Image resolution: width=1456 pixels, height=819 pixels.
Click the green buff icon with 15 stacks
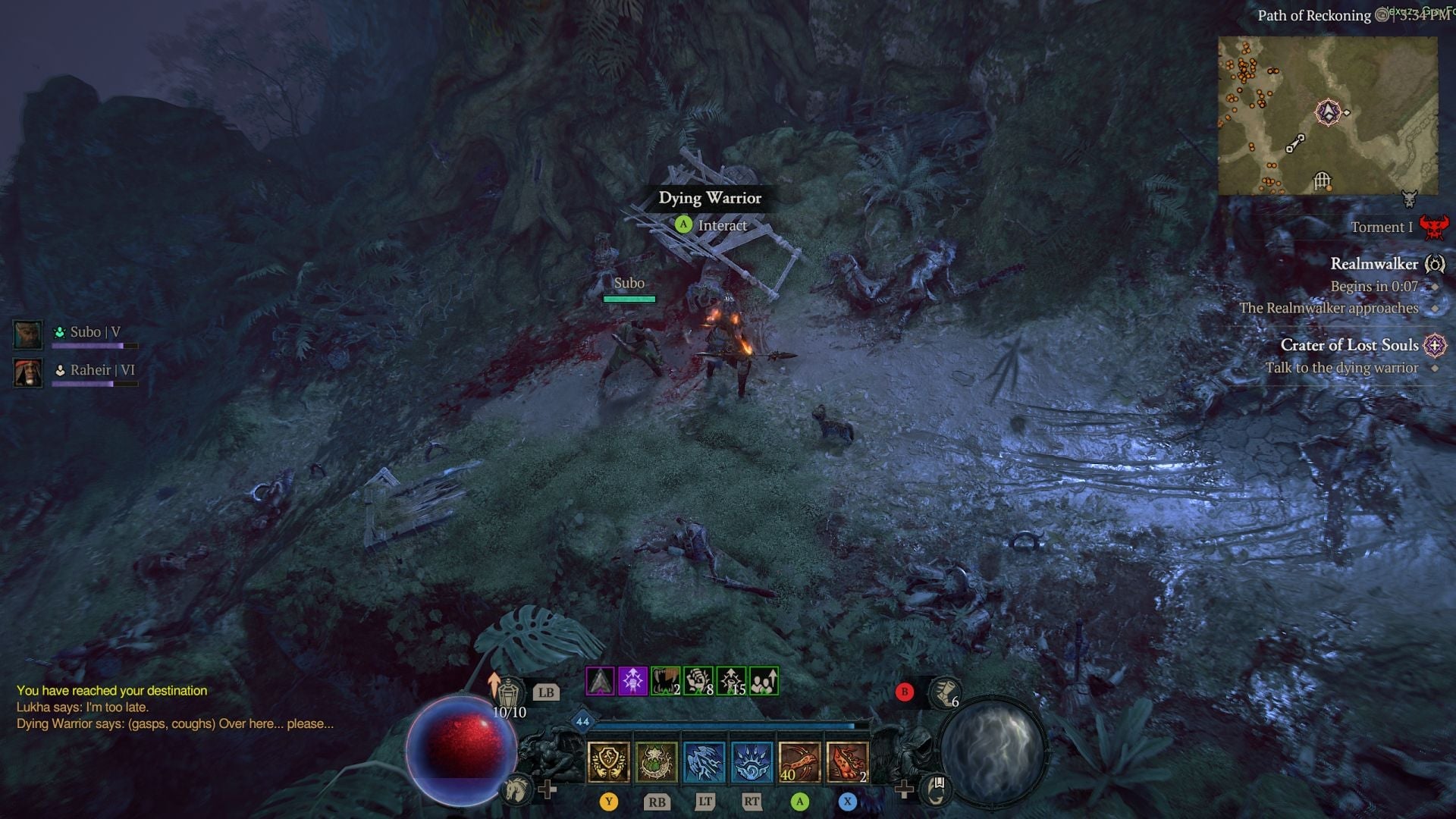pos(730,682)
